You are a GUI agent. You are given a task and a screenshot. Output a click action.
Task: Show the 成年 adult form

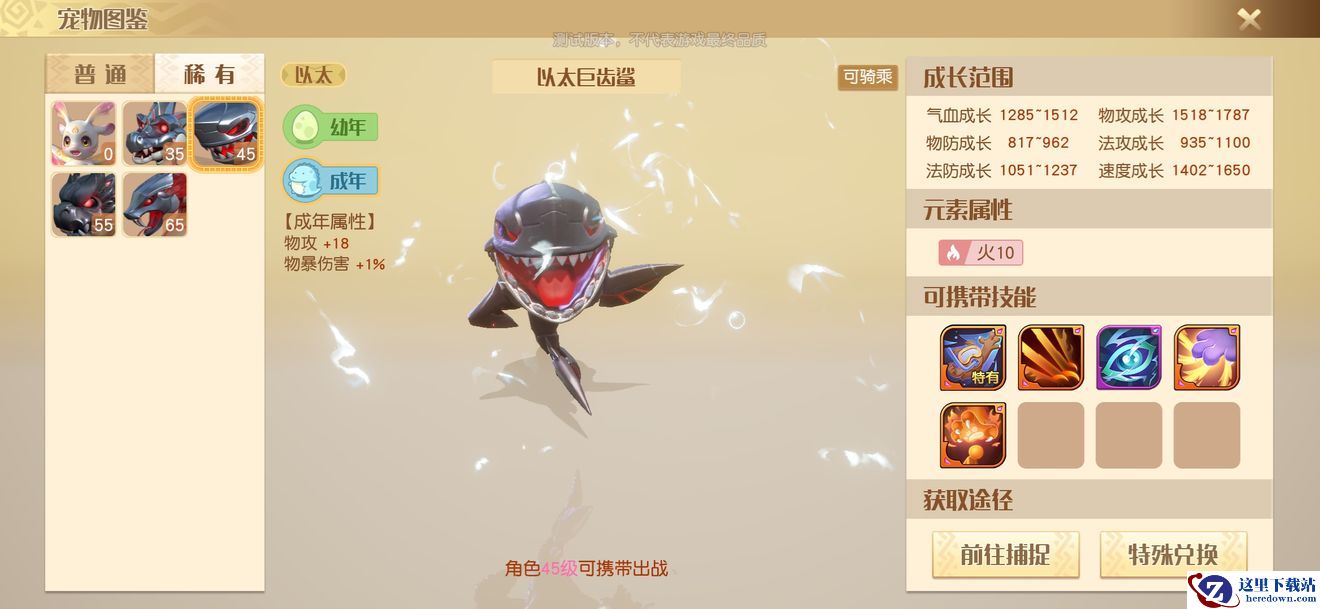(331, 181)
